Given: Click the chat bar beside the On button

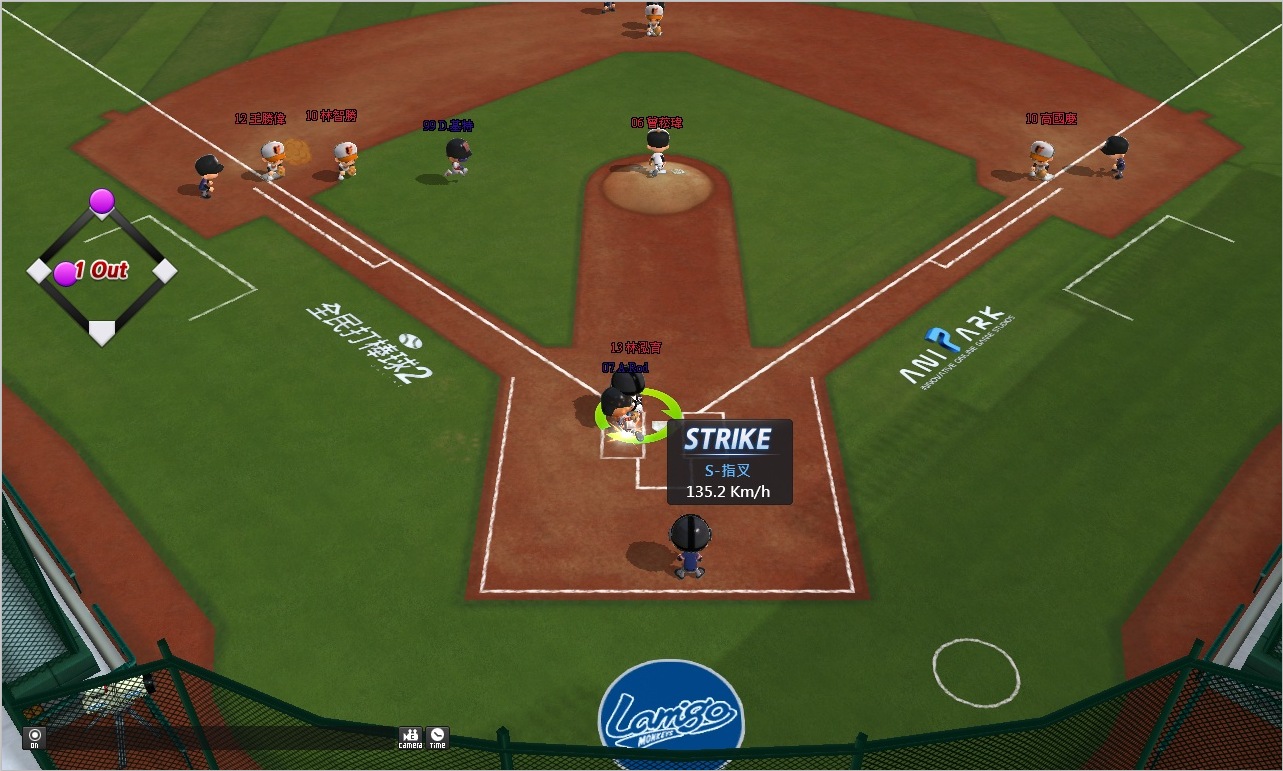Looking at the screenshot, I should pyautogui.click(x=220, y=739).
